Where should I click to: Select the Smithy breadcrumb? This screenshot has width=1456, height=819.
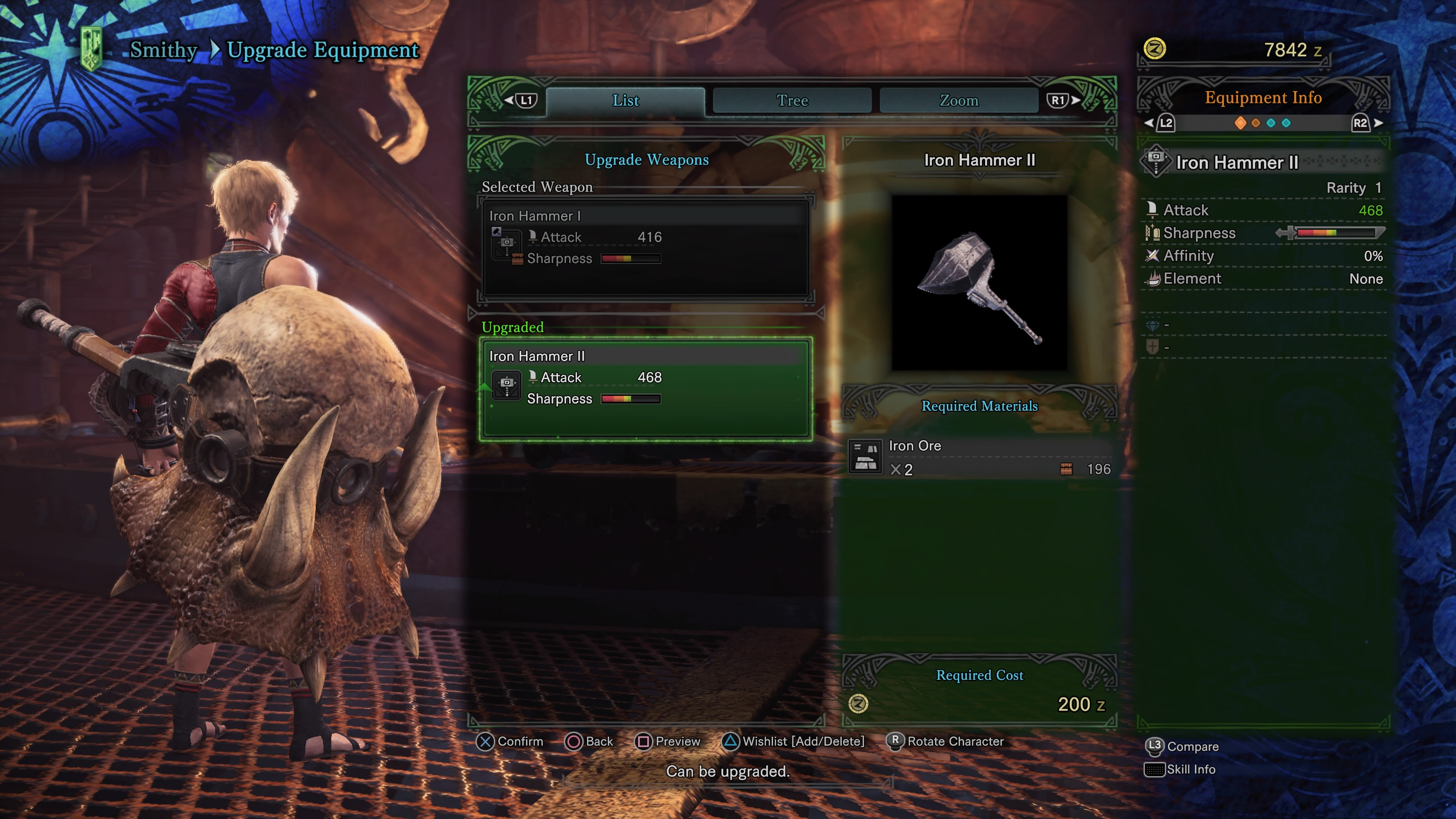(163, 50)
